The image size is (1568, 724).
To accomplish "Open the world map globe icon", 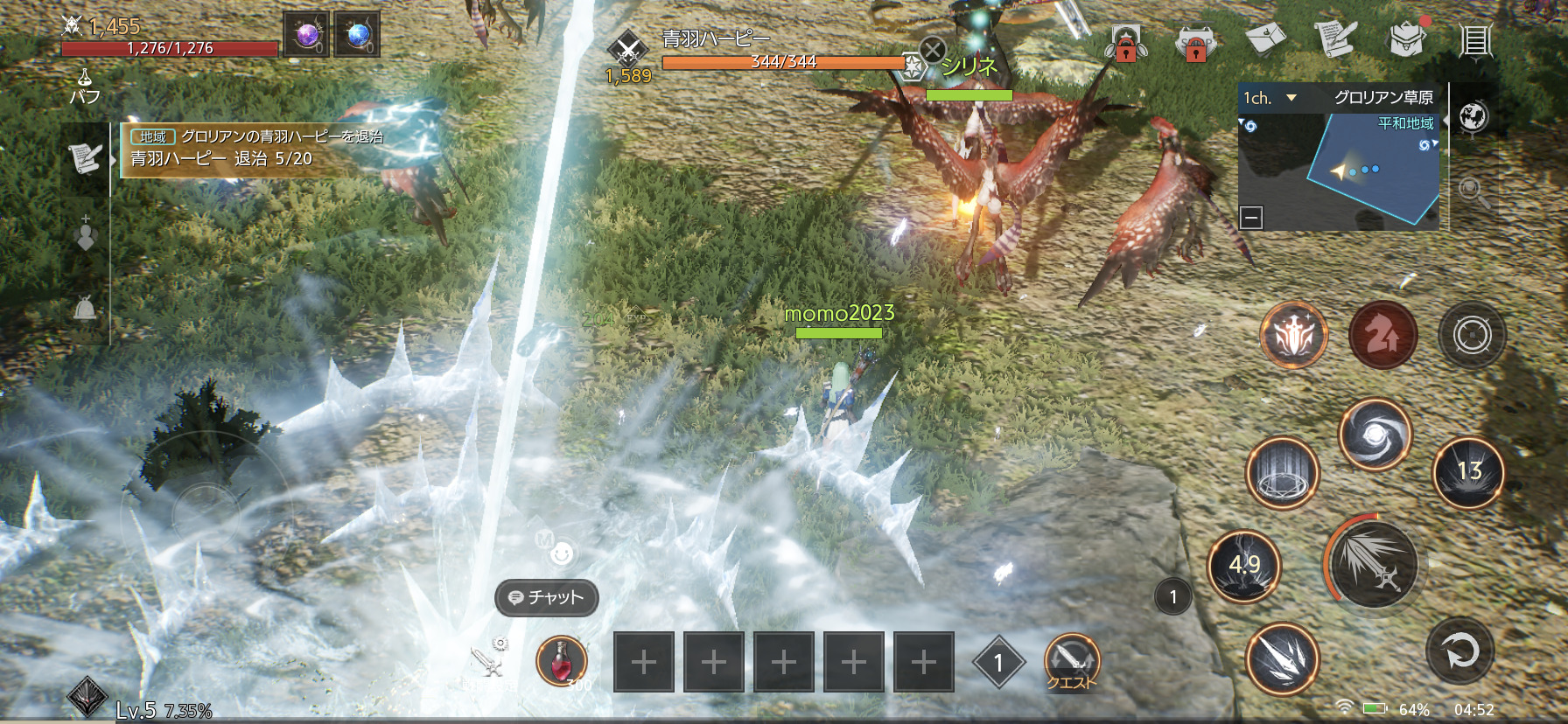I will coord(1473,116).
